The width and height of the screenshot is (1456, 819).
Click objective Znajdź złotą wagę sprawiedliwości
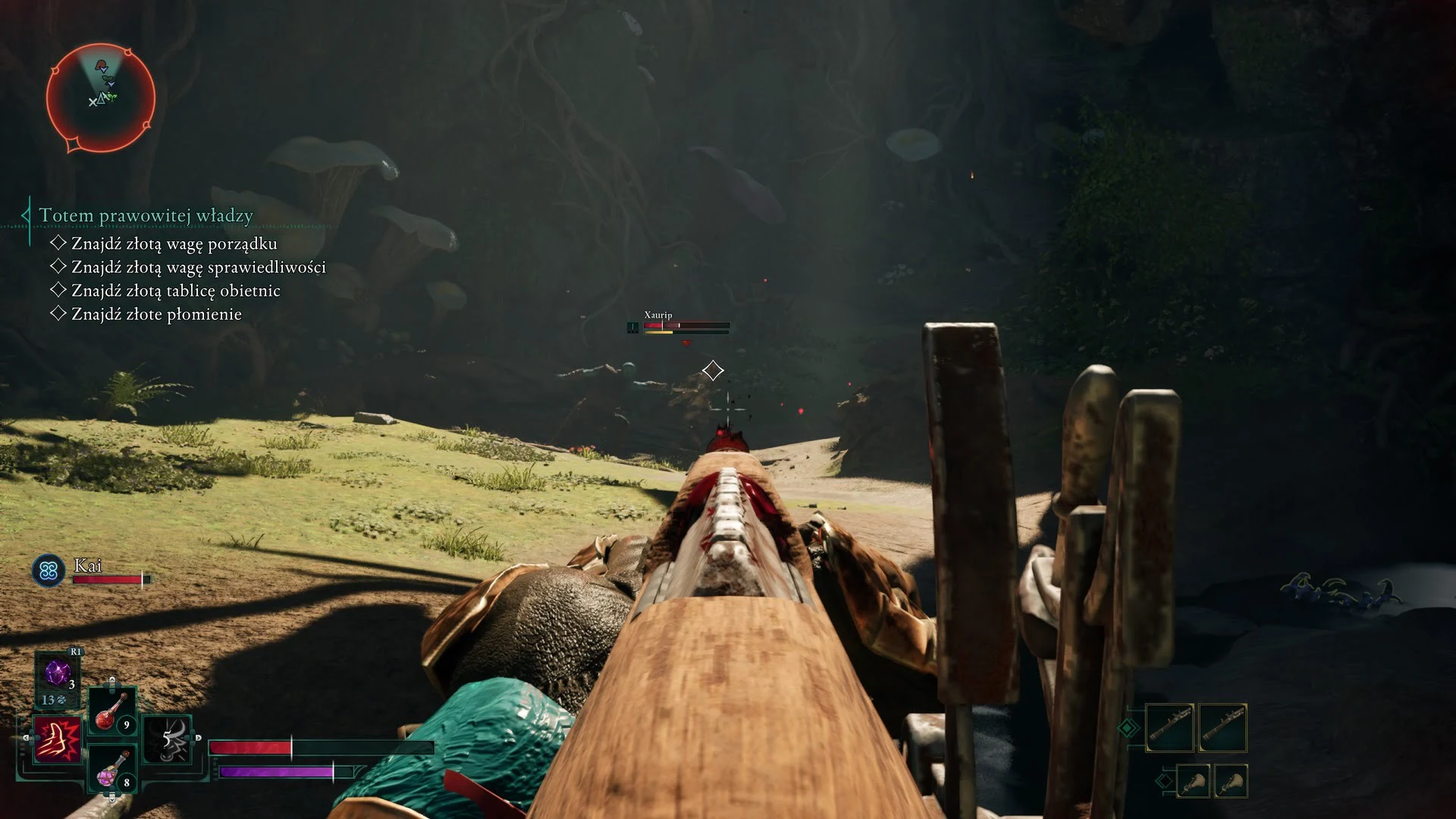click(198, 267)
